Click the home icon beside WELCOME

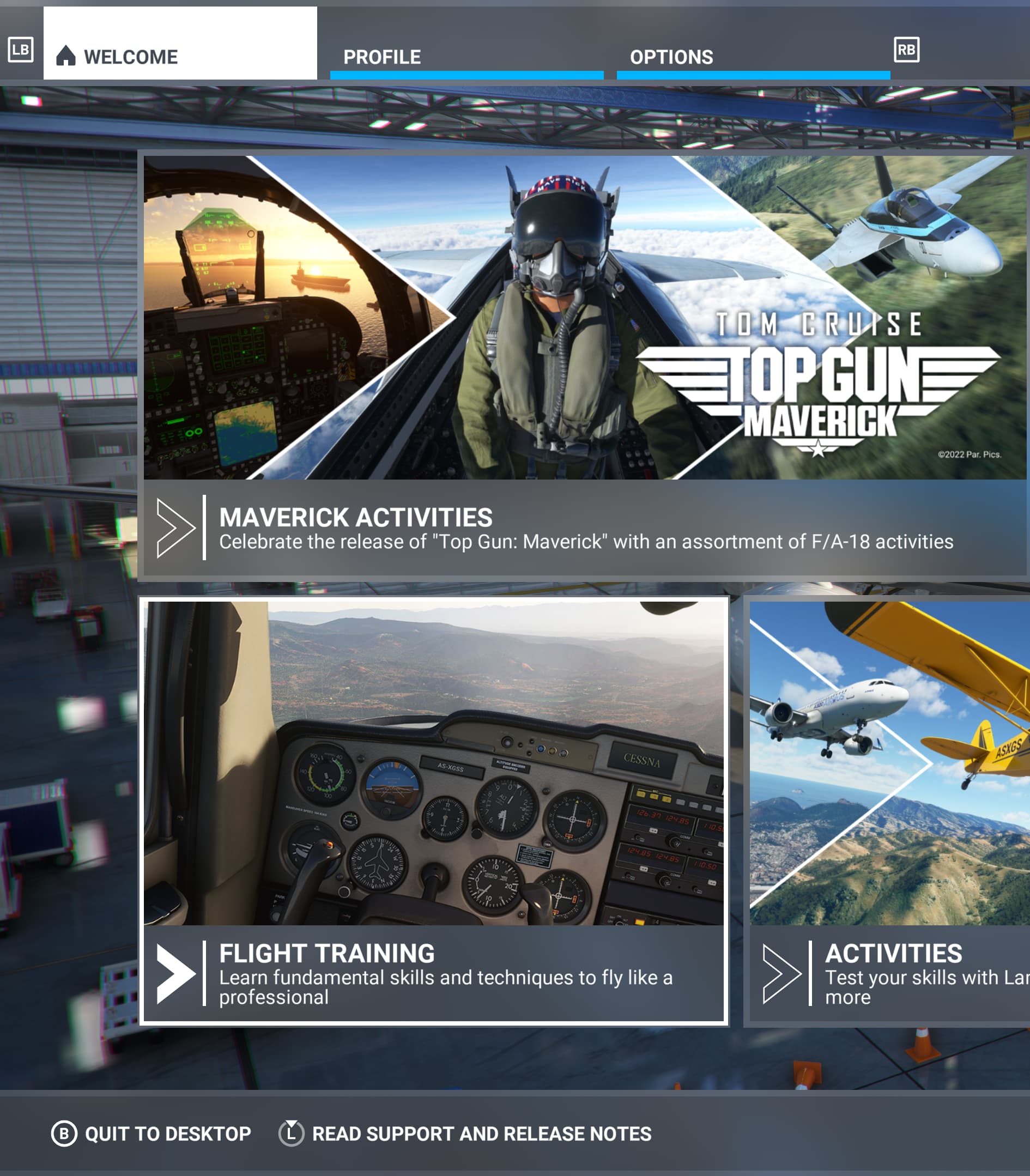click(x=66, y=54)
